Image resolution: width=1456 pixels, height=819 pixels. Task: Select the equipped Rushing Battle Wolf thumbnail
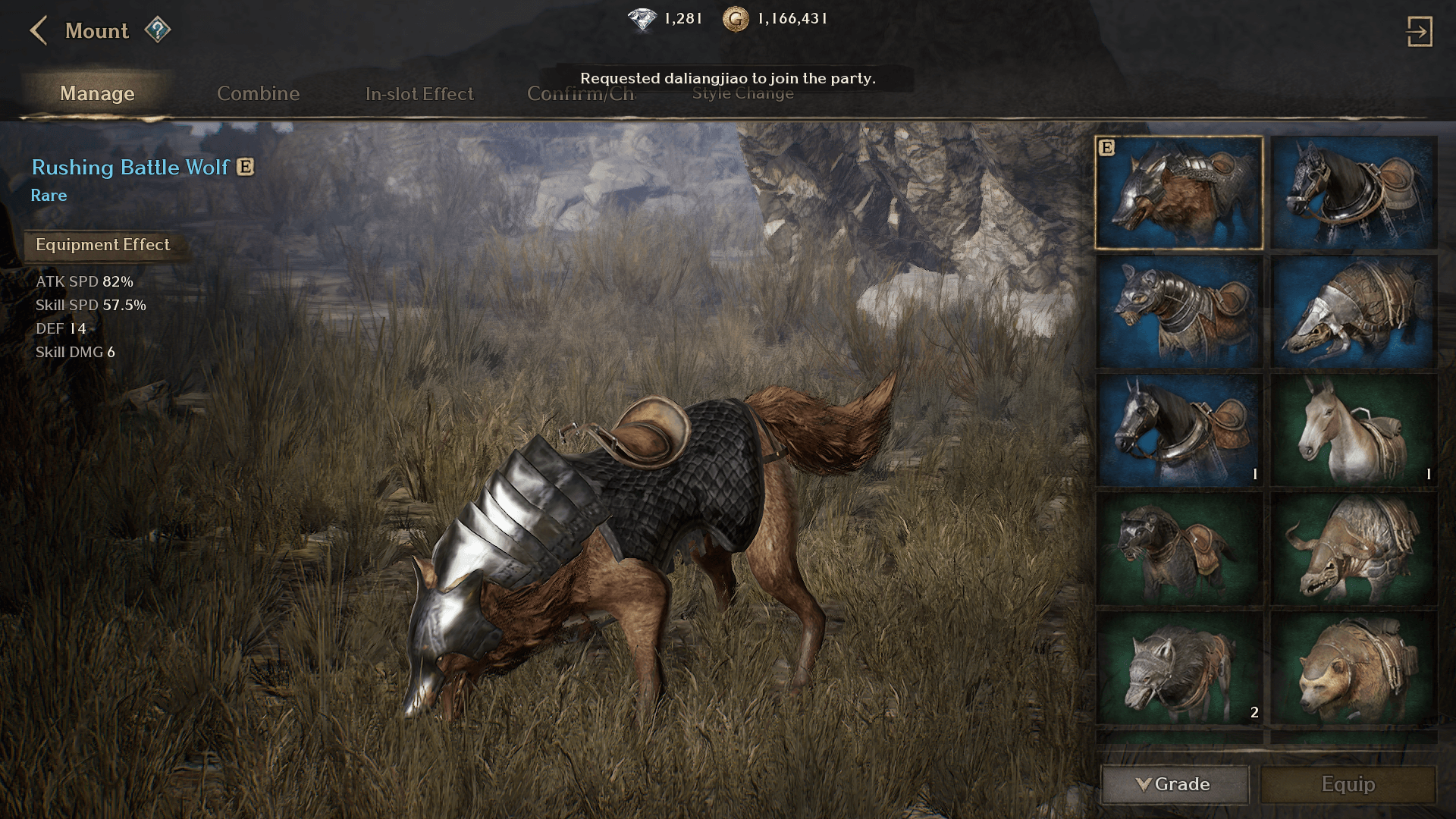tap(1178, 193)
